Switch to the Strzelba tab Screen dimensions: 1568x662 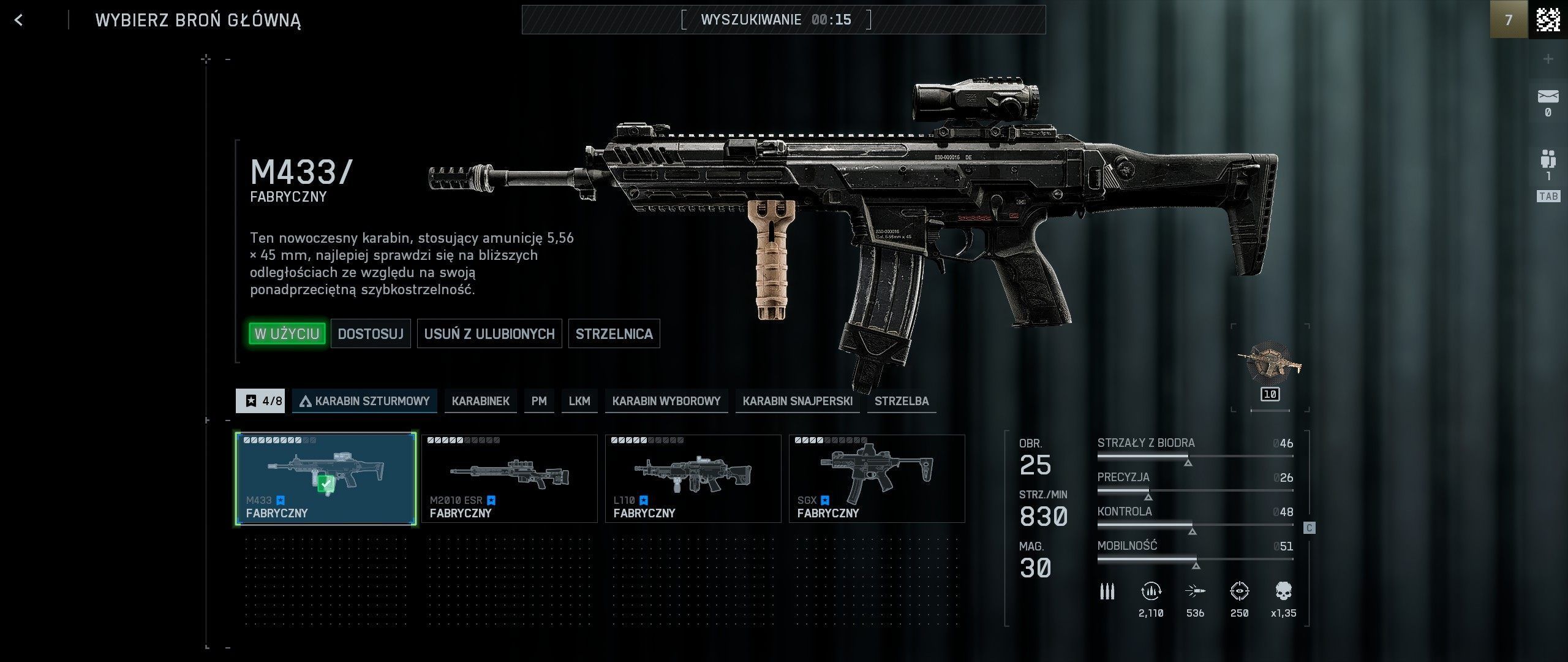click(x=901, y=401)
